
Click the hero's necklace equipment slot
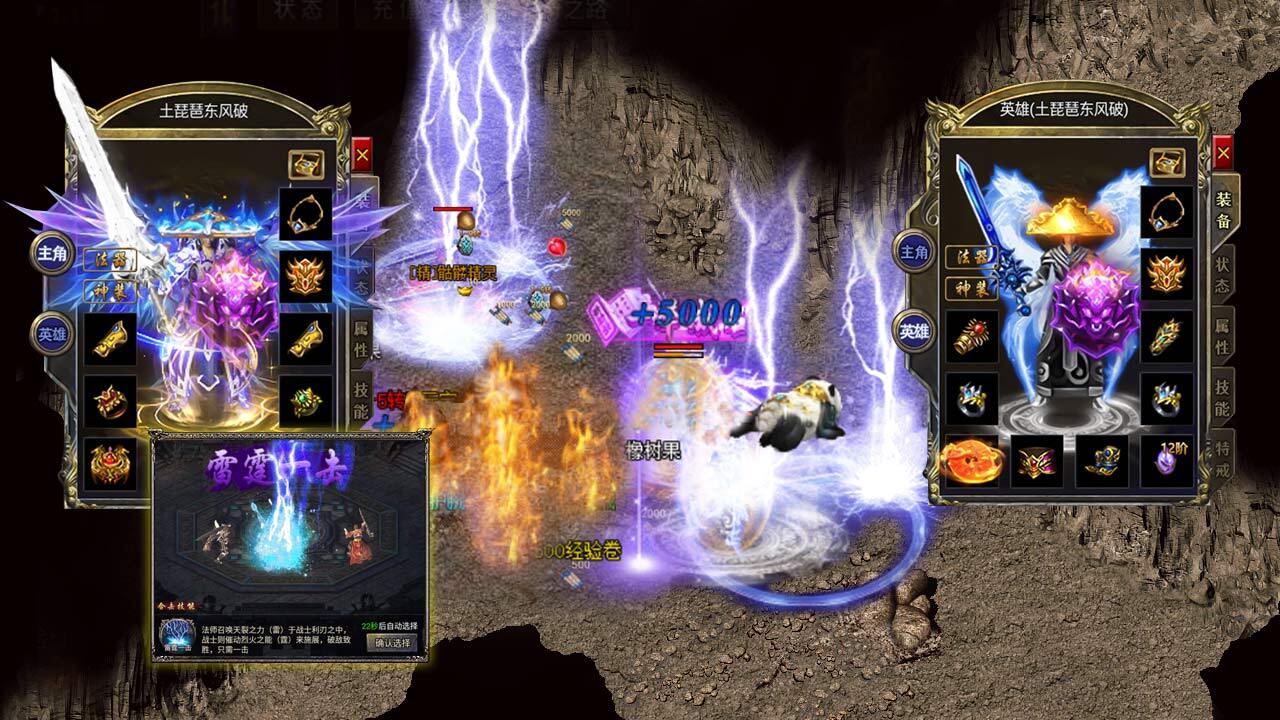click(x=1166, y=212)
